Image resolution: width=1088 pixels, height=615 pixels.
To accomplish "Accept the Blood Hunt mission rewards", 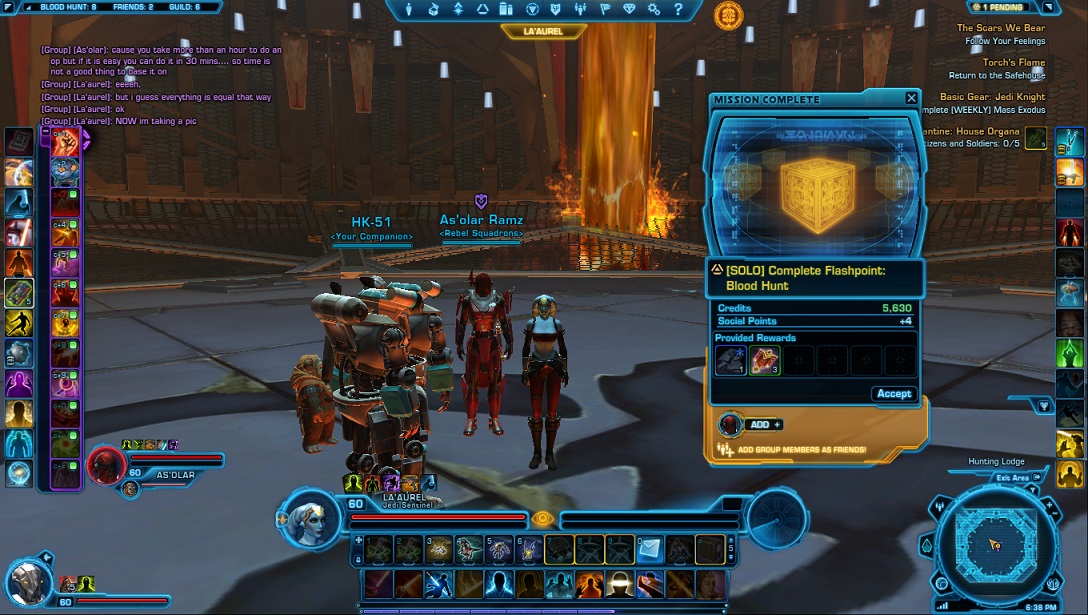I will click(893, 393).
